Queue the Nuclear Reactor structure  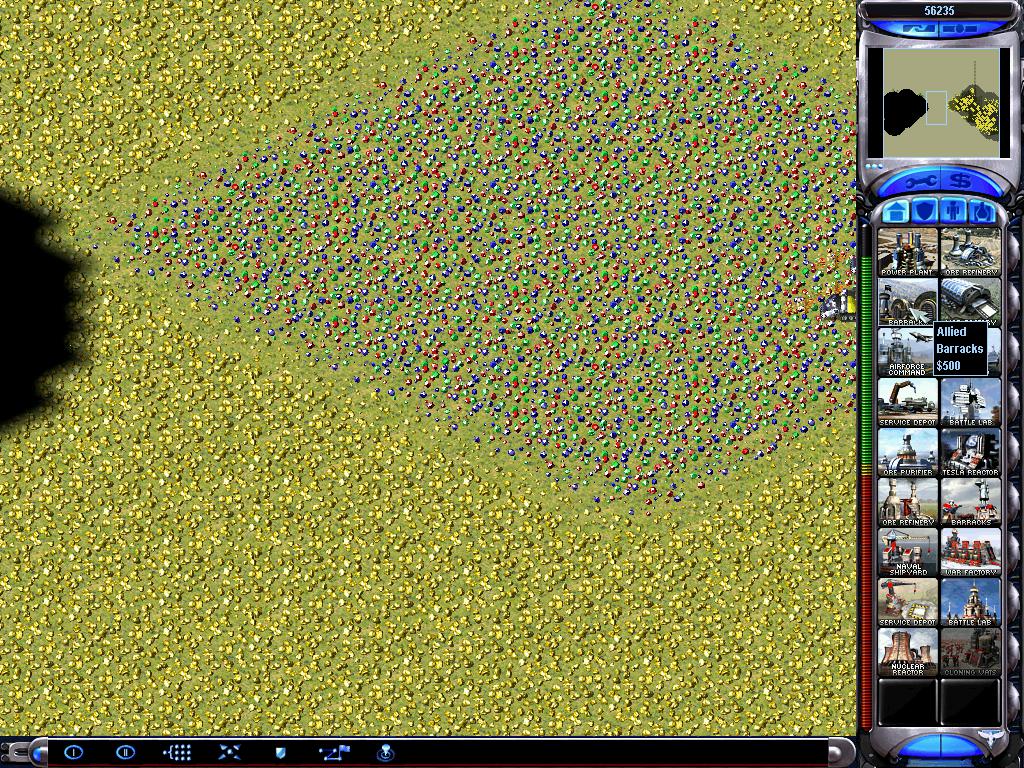click(908, 651)
